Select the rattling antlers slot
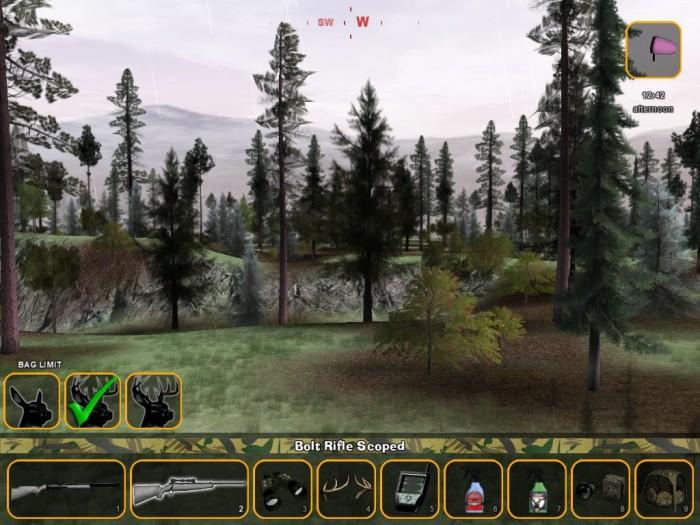Screen dimensions: 700x525 [x=346, y=489]
